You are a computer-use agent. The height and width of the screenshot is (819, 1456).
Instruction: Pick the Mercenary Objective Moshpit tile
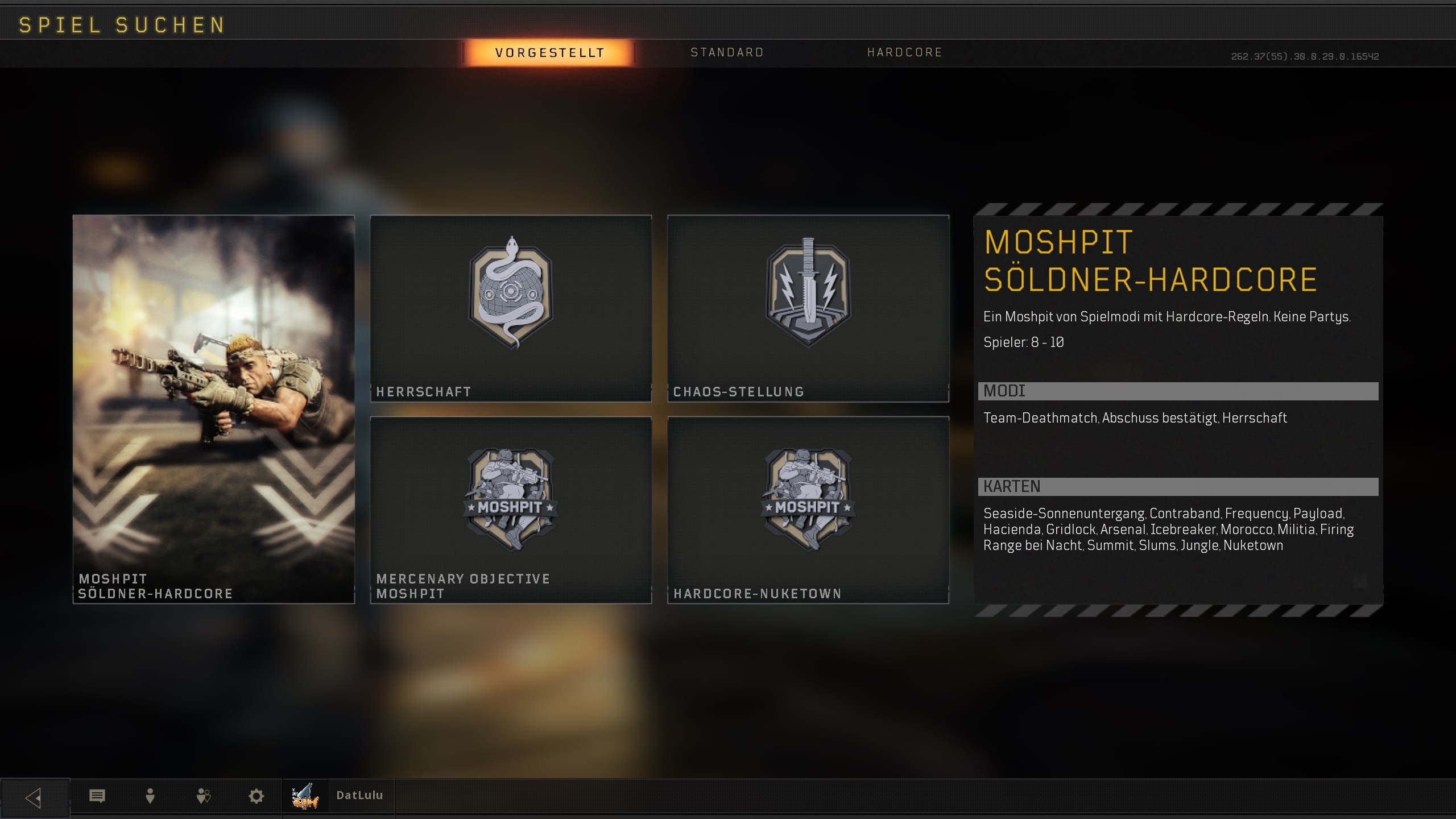tap(511, 510)
